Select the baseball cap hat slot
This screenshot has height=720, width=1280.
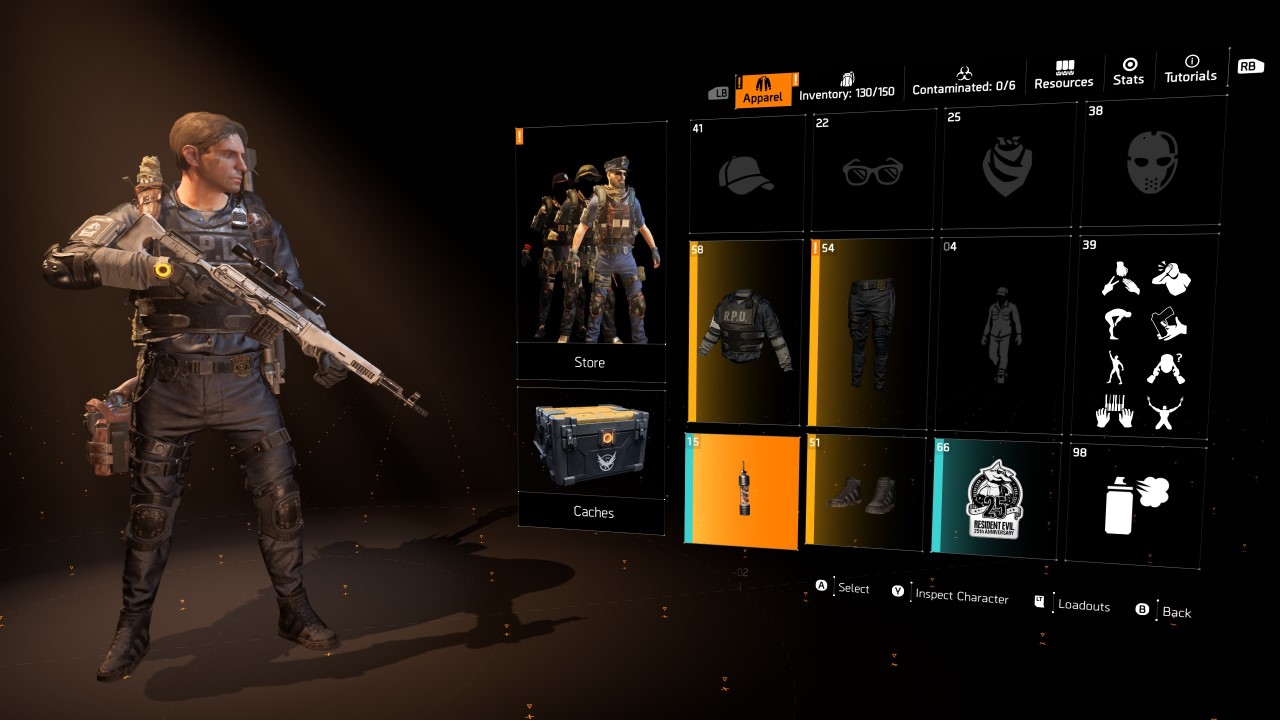coord(746,175)
